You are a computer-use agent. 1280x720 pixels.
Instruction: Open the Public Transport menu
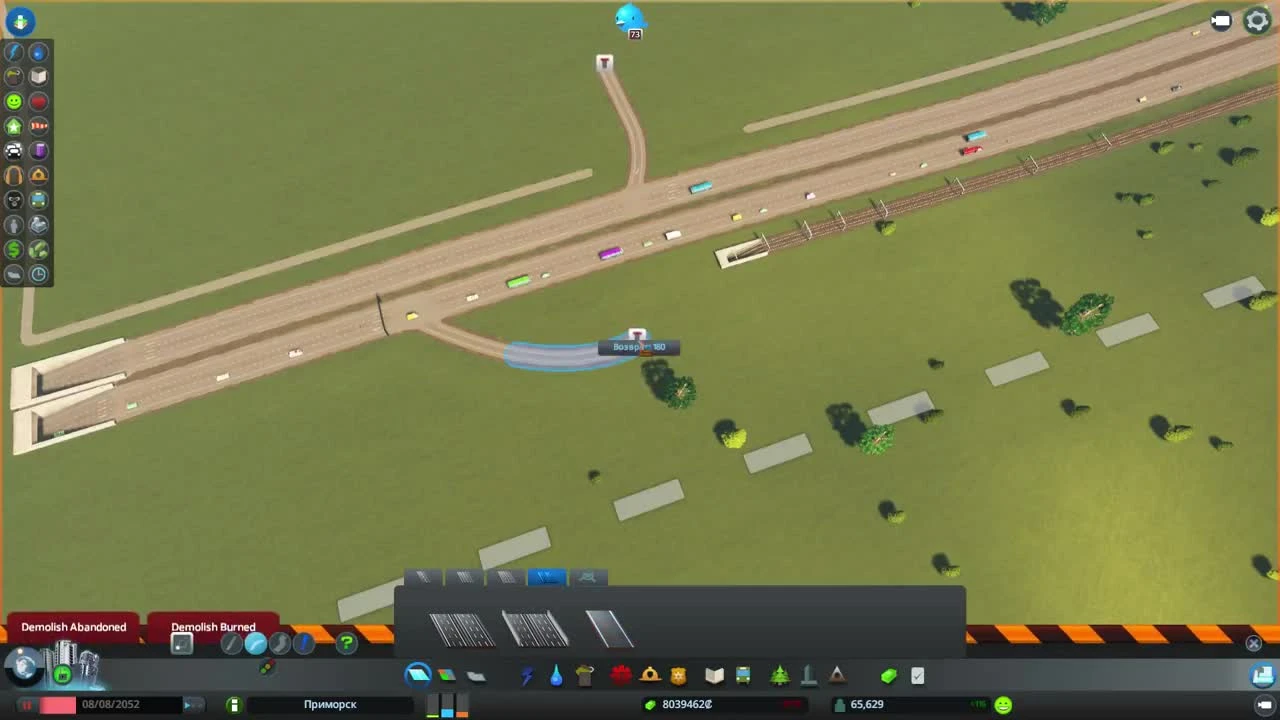click(x=744, y=675)
